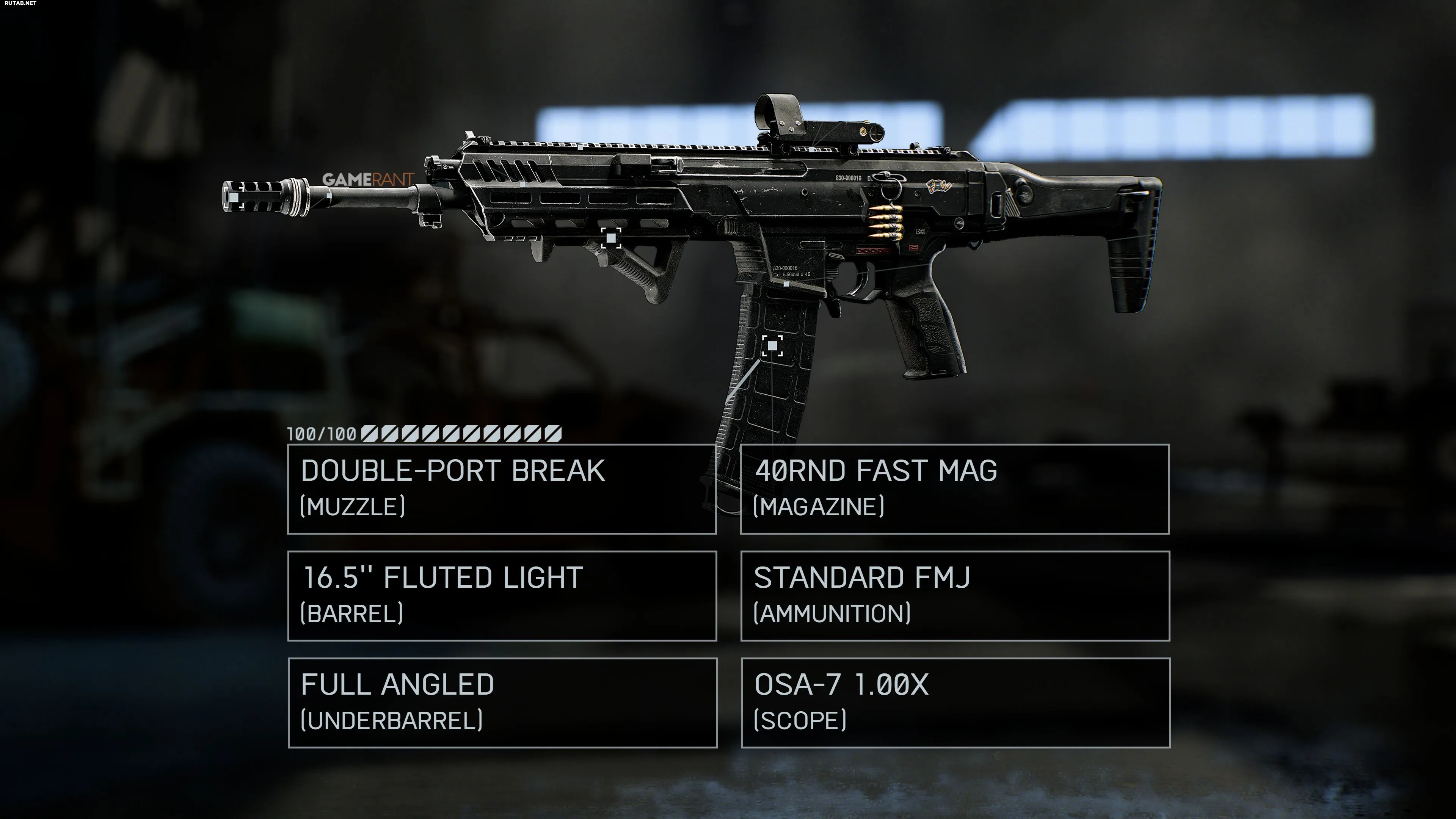Click the attachment marker on the magazine
1456x819 pixels.
(x=772, y=345)
